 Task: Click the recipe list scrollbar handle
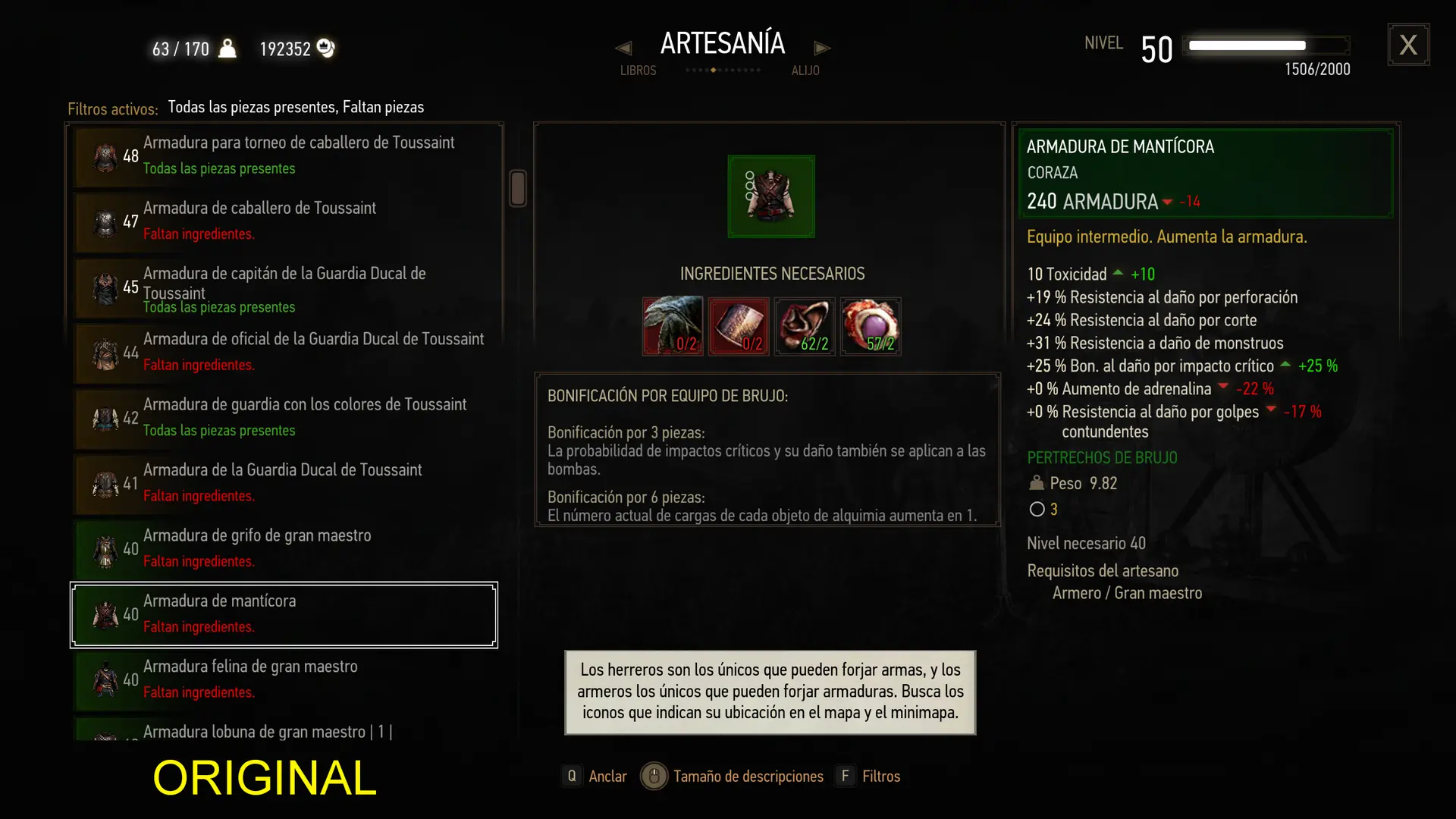[x=518, y=188]
